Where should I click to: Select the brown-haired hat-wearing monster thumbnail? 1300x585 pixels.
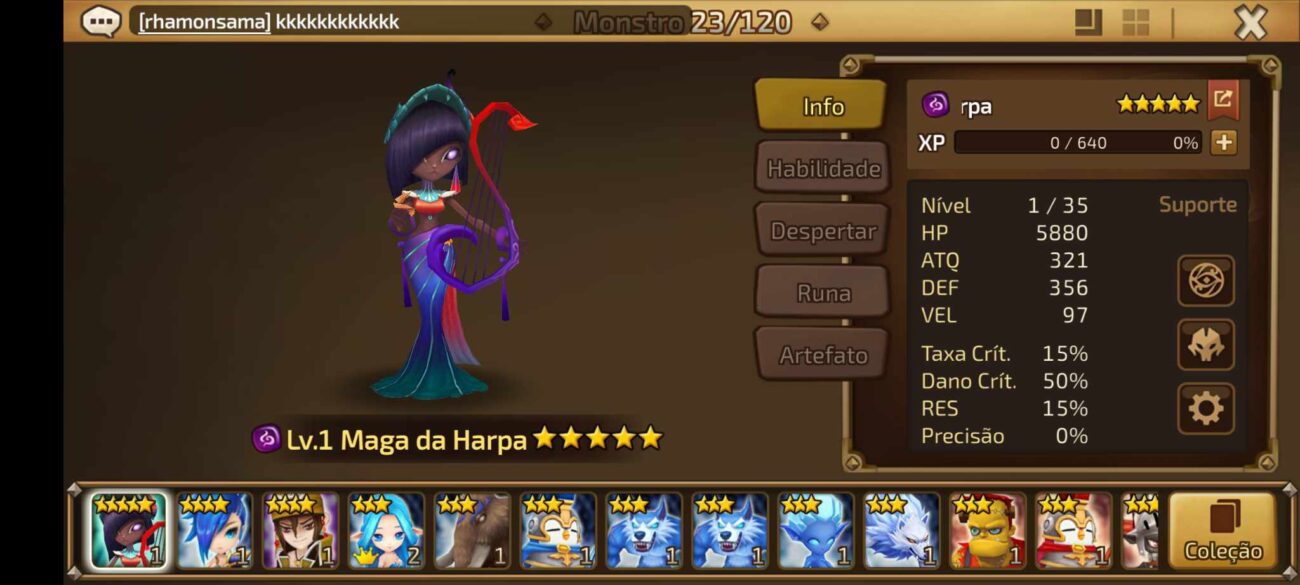coord(300,531)
